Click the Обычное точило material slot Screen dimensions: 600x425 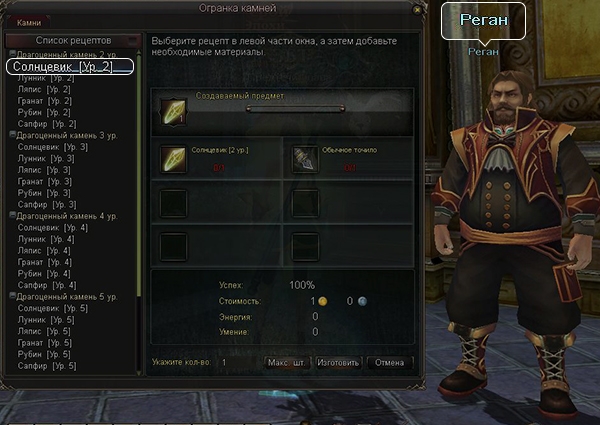[305, 159]
